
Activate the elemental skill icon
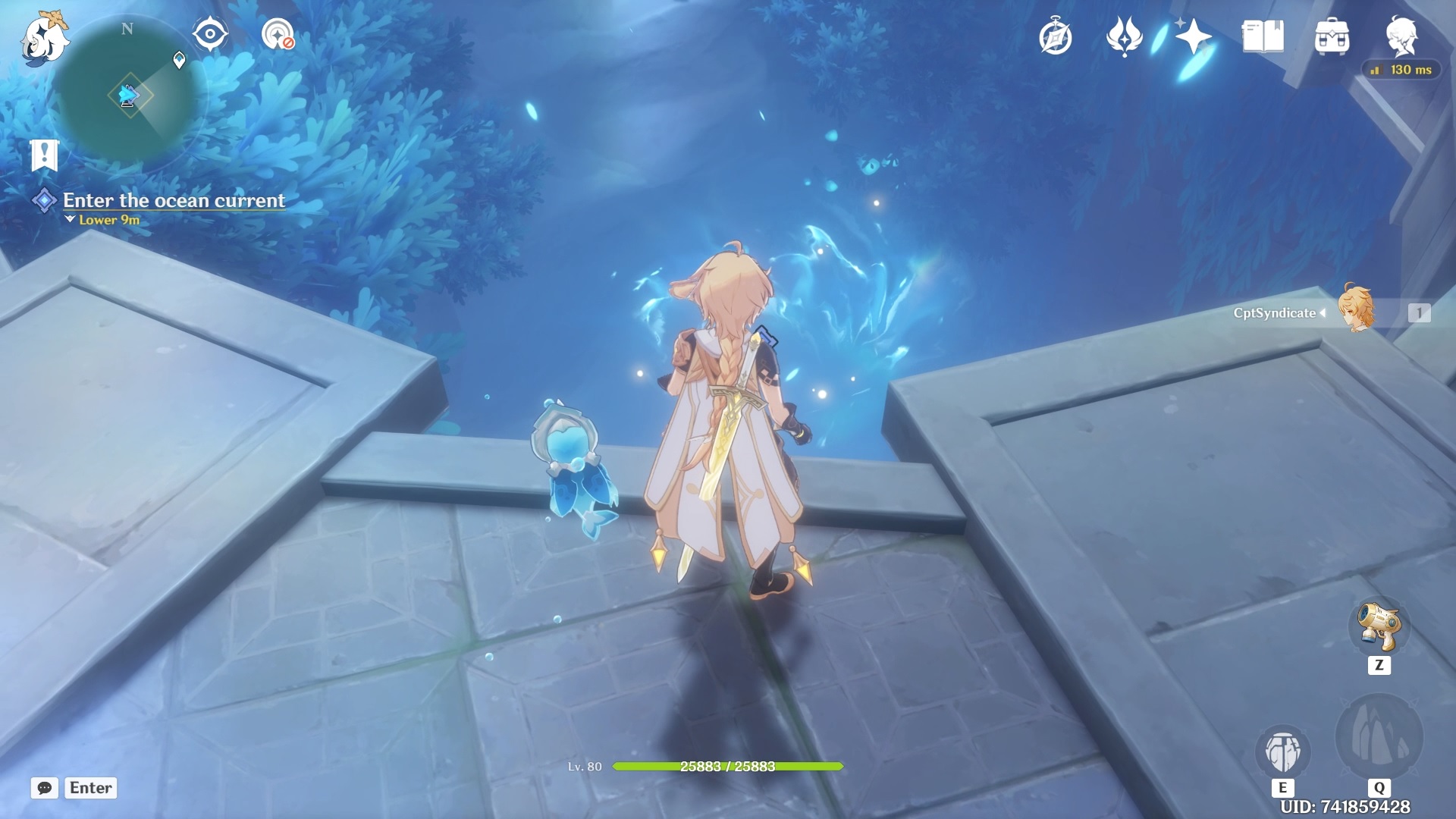[1282, 752]
